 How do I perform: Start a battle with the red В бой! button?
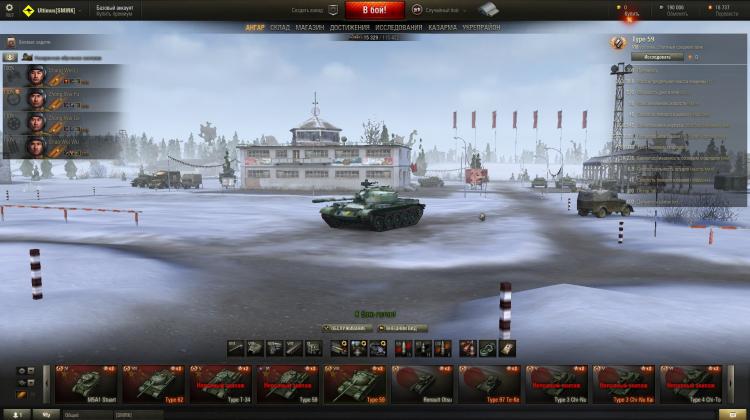tap(375, 9)
